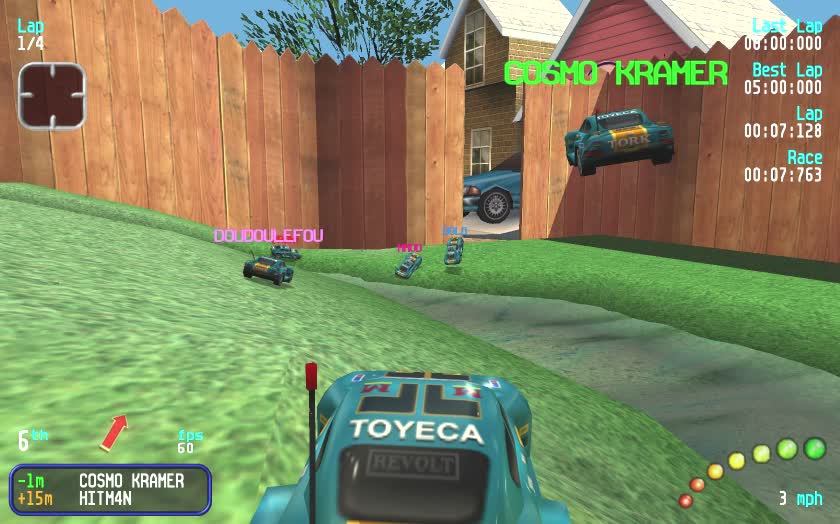Click the empty weapon pickup slot
This screenshot has width=840, height=524.
(52, 95)
